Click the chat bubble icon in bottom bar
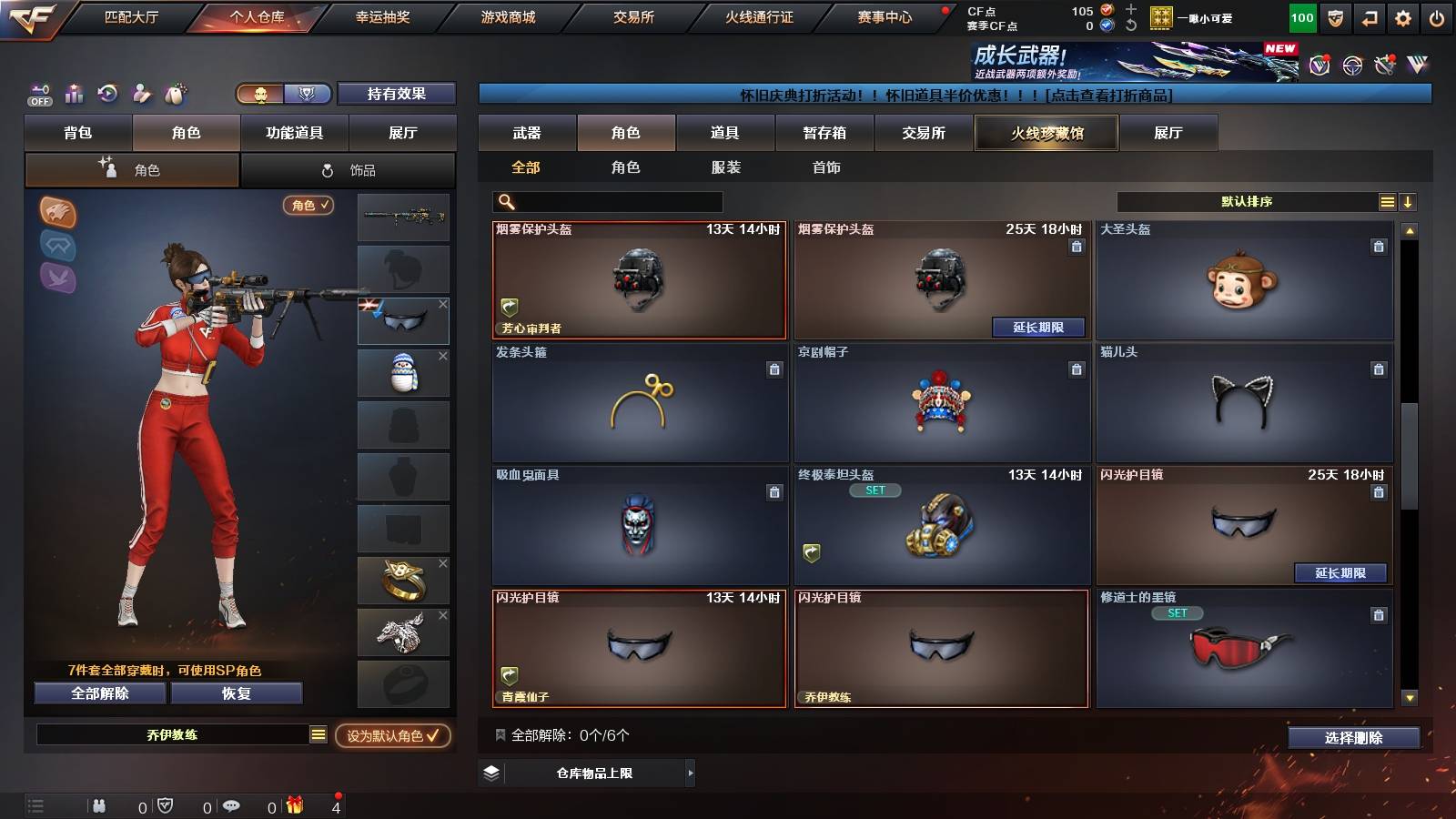Screen dimensions: 1456x819 click(x=232, y=805)
